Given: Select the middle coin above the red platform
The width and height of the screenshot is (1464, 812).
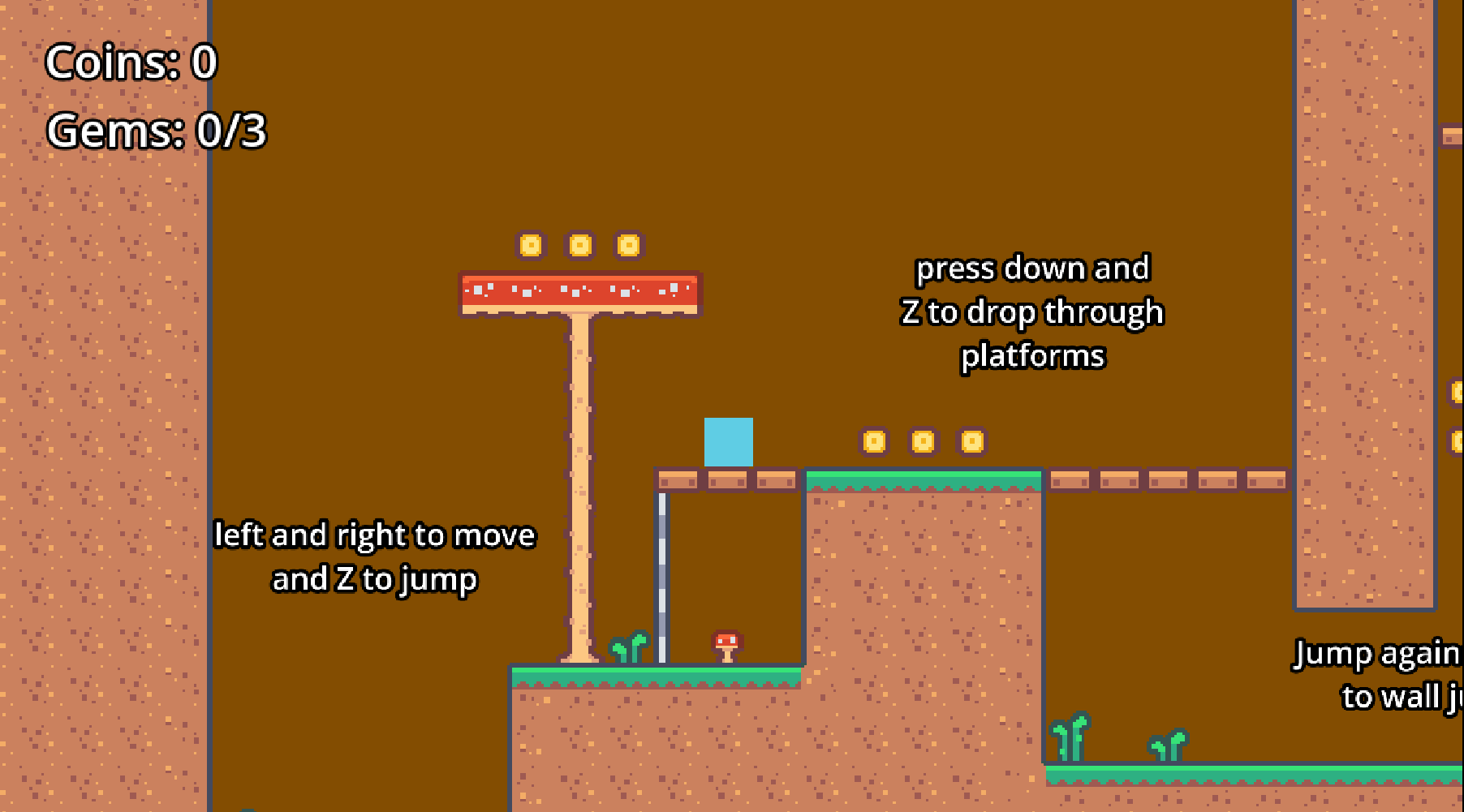Looking at the screenshot, I should click(580, 244).
